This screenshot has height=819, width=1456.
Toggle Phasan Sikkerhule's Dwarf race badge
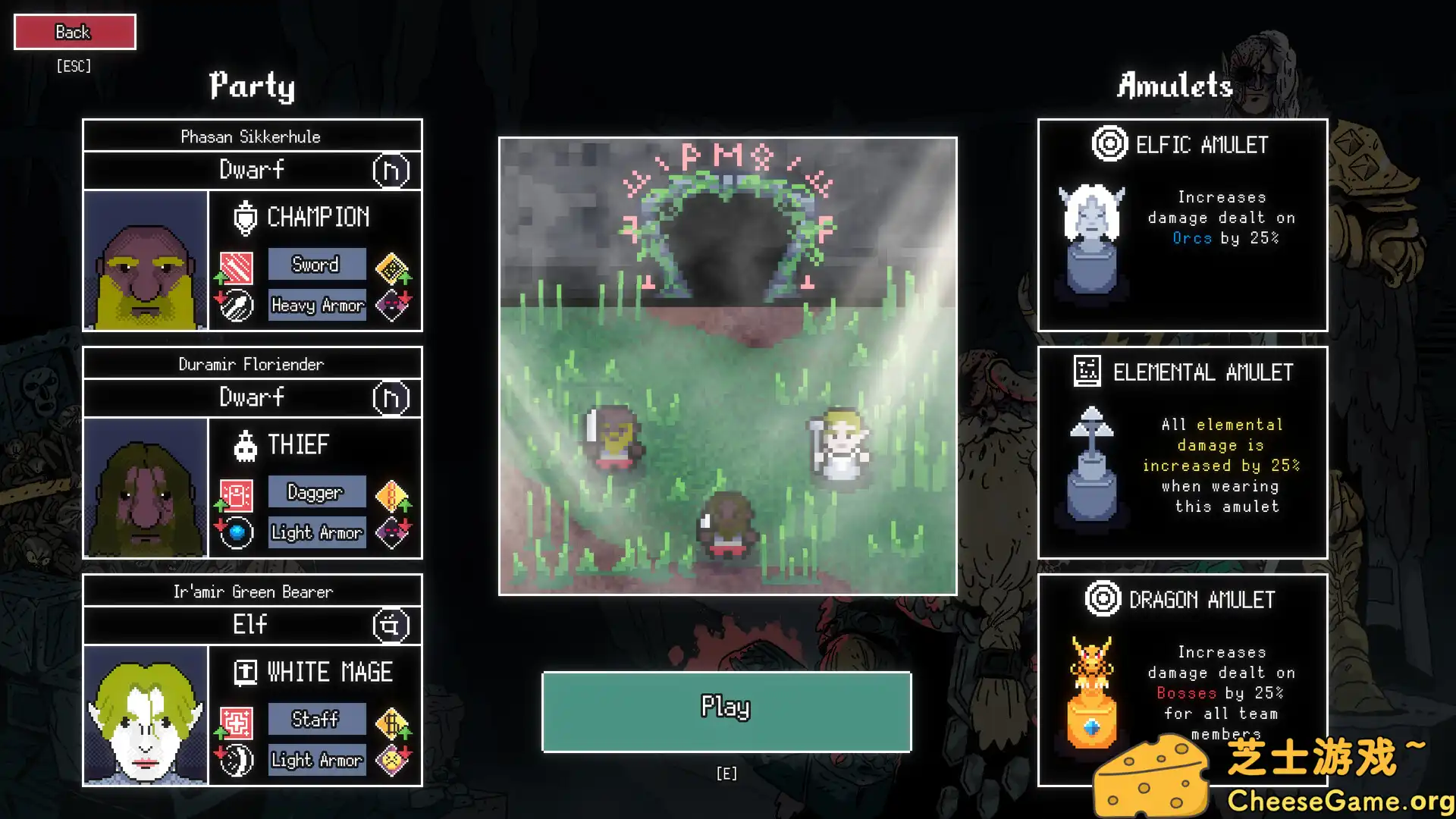point(392,170)
